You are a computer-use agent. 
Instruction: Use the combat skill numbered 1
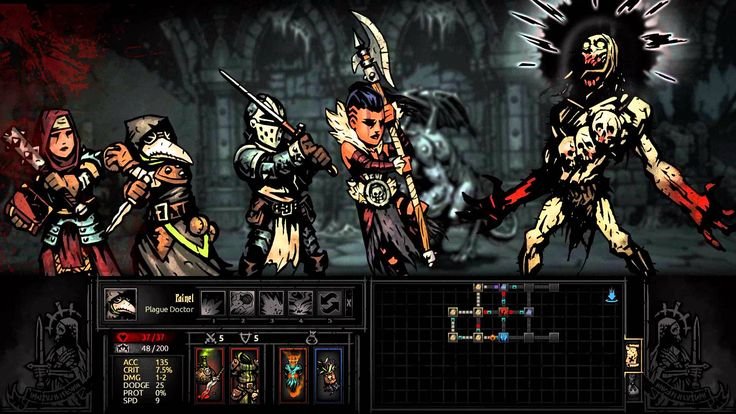[214, 303]
